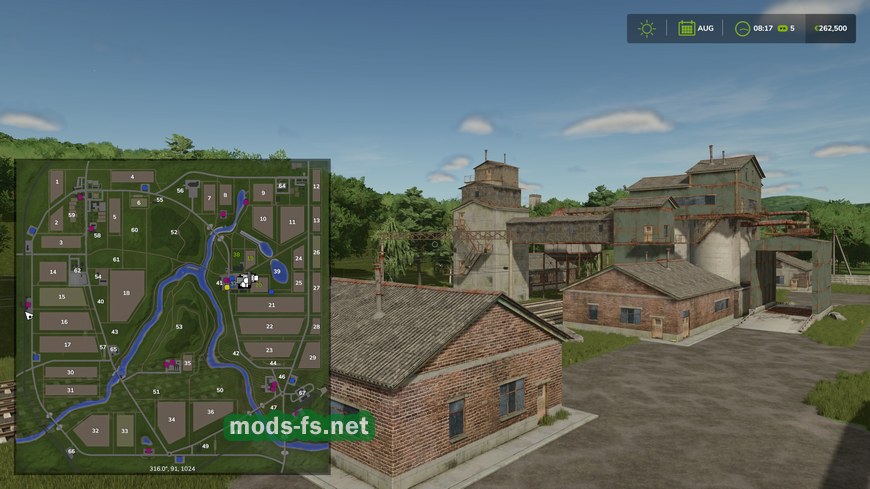Image resolution: width=870 pixels, height=489 pixels.
Task: Choose field 29 on the map
Action: coord(312,357)
